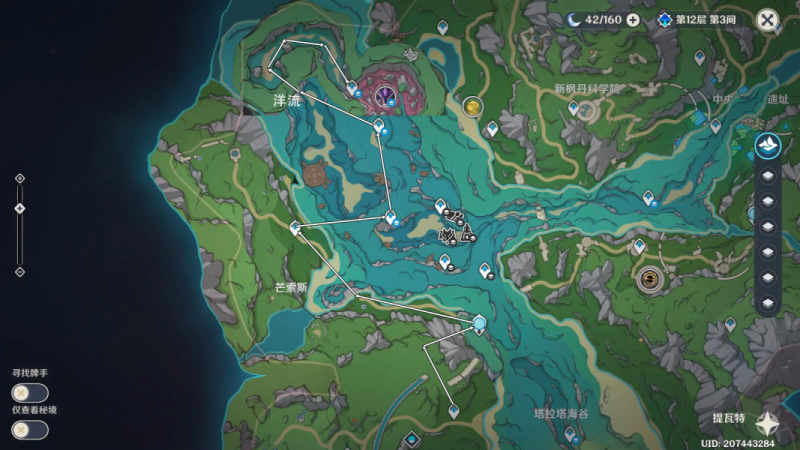This screenshot has height=450, width=800.
Task: Close the map screen
Action: [767, 19]
